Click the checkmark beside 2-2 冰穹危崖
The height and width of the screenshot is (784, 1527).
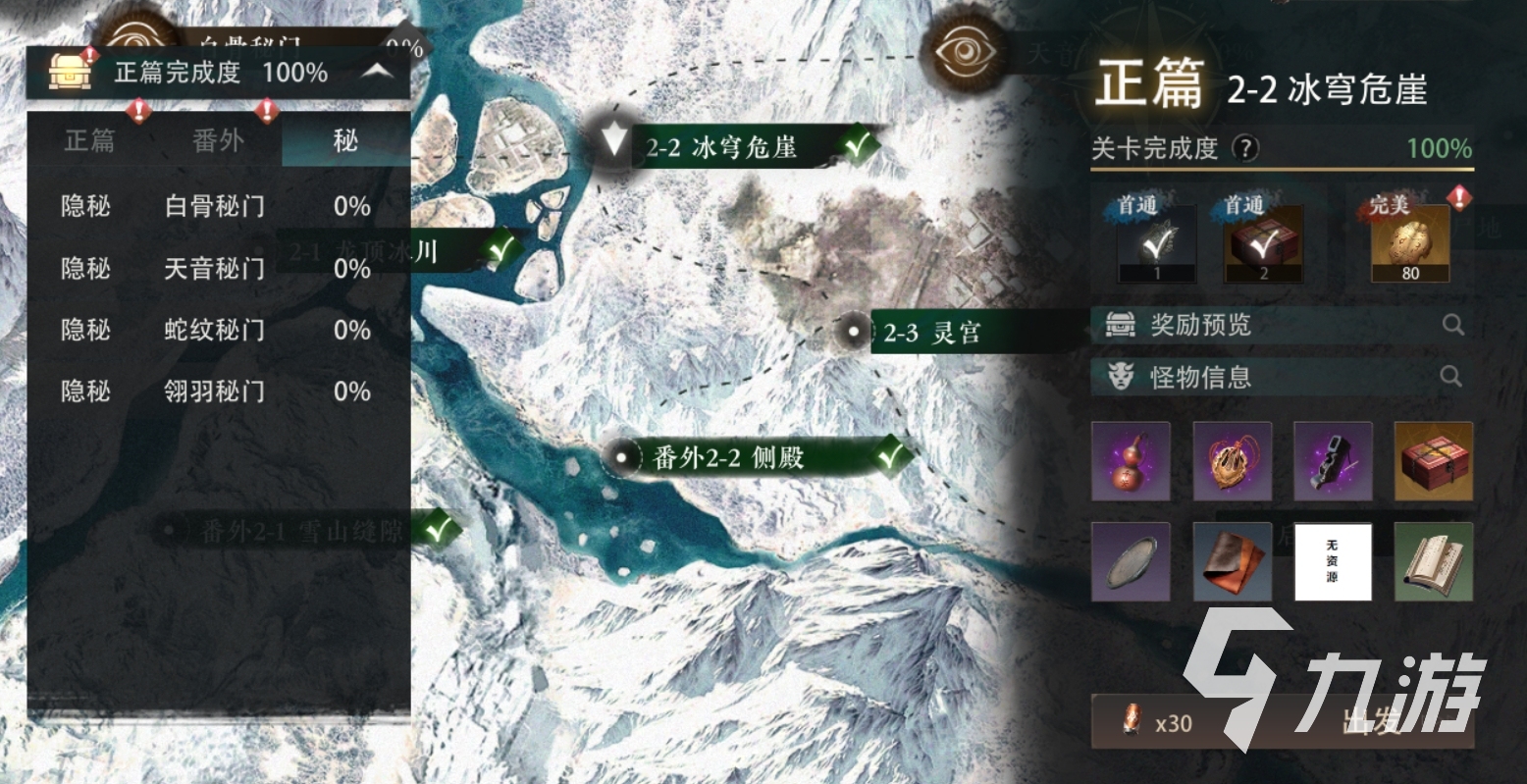point(856,145)
